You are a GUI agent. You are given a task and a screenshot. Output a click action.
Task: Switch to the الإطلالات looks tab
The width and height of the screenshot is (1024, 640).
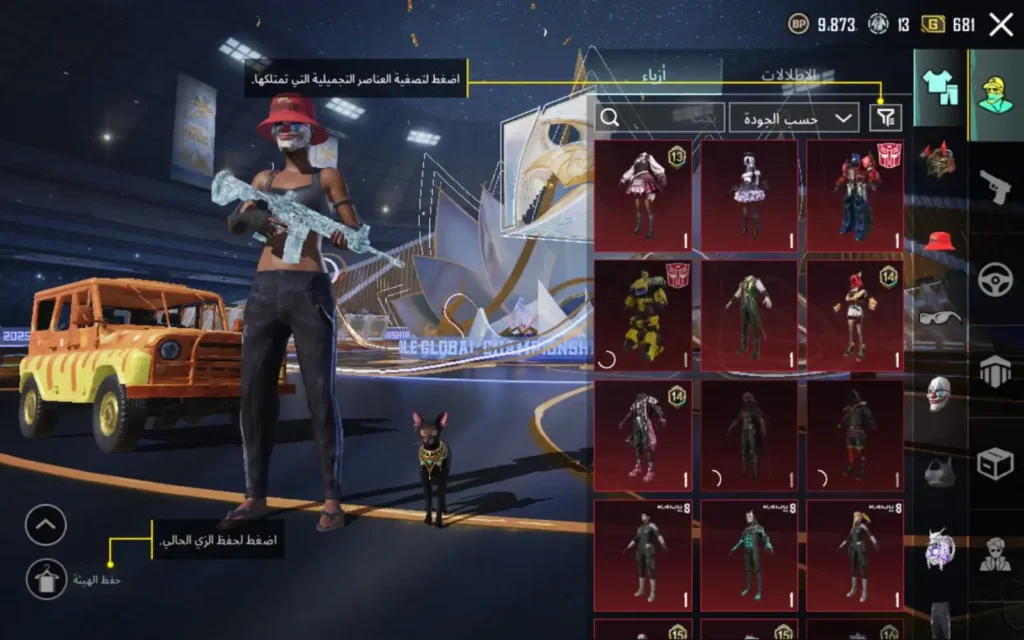coord(788,76)
